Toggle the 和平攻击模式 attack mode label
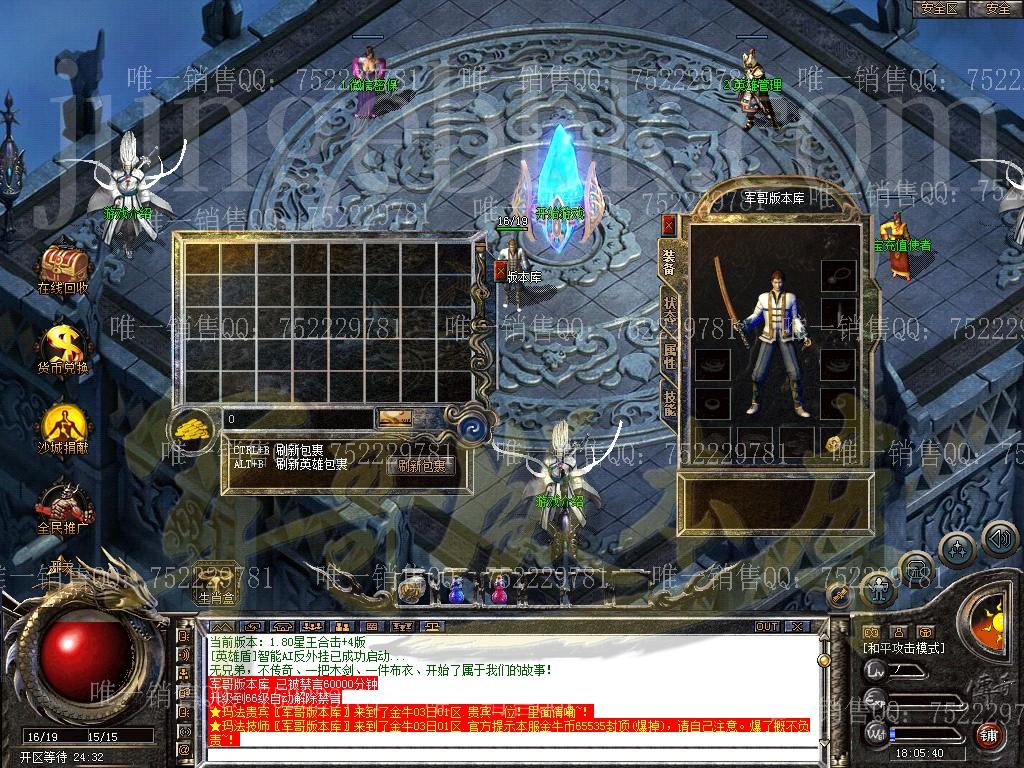Screen dimensions: 1024x768 [x=904, y=648]
